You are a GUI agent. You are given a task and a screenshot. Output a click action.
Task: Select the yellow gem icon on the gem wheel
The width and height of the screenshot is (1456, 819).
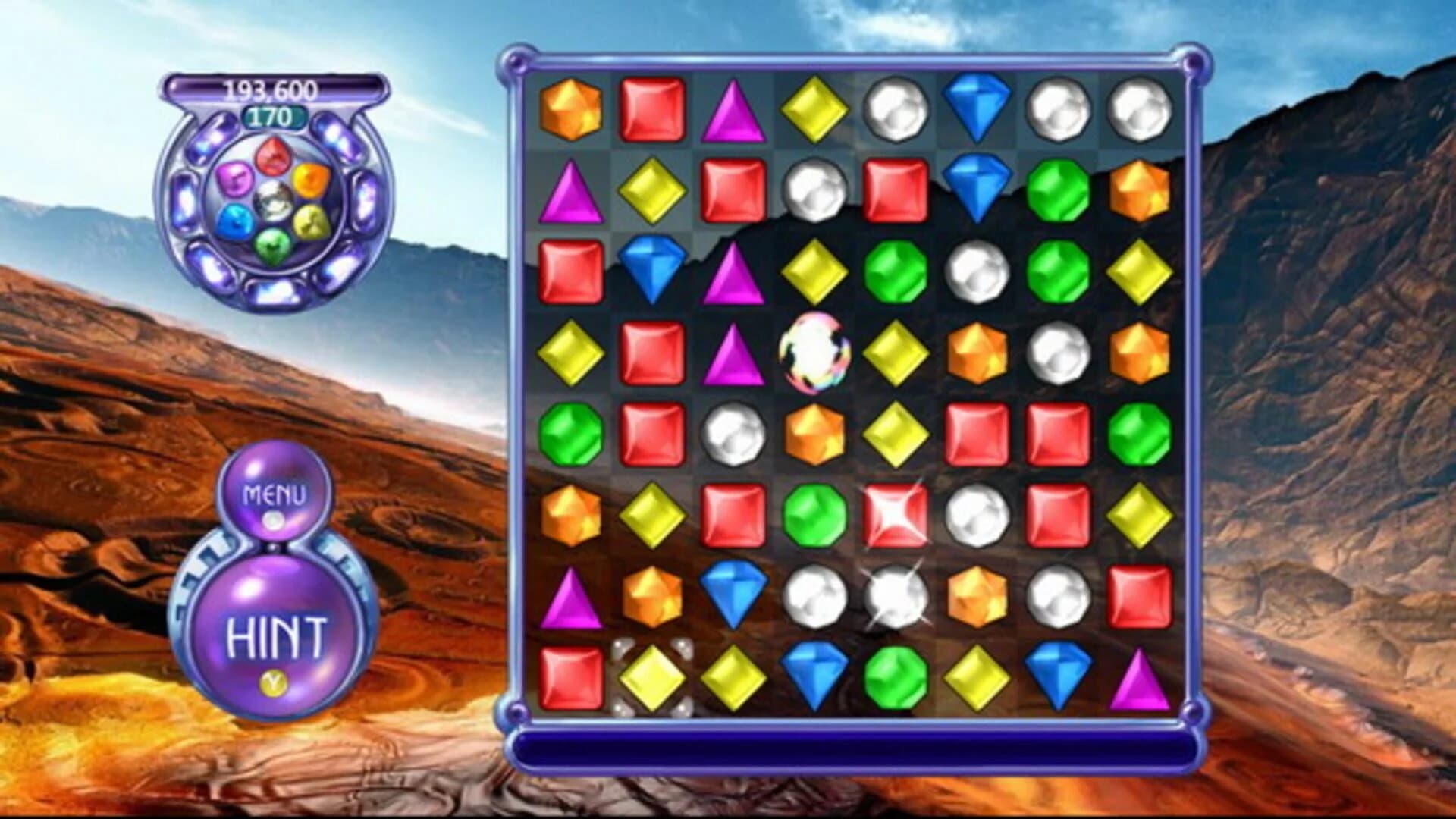click(x=309, y=220)
